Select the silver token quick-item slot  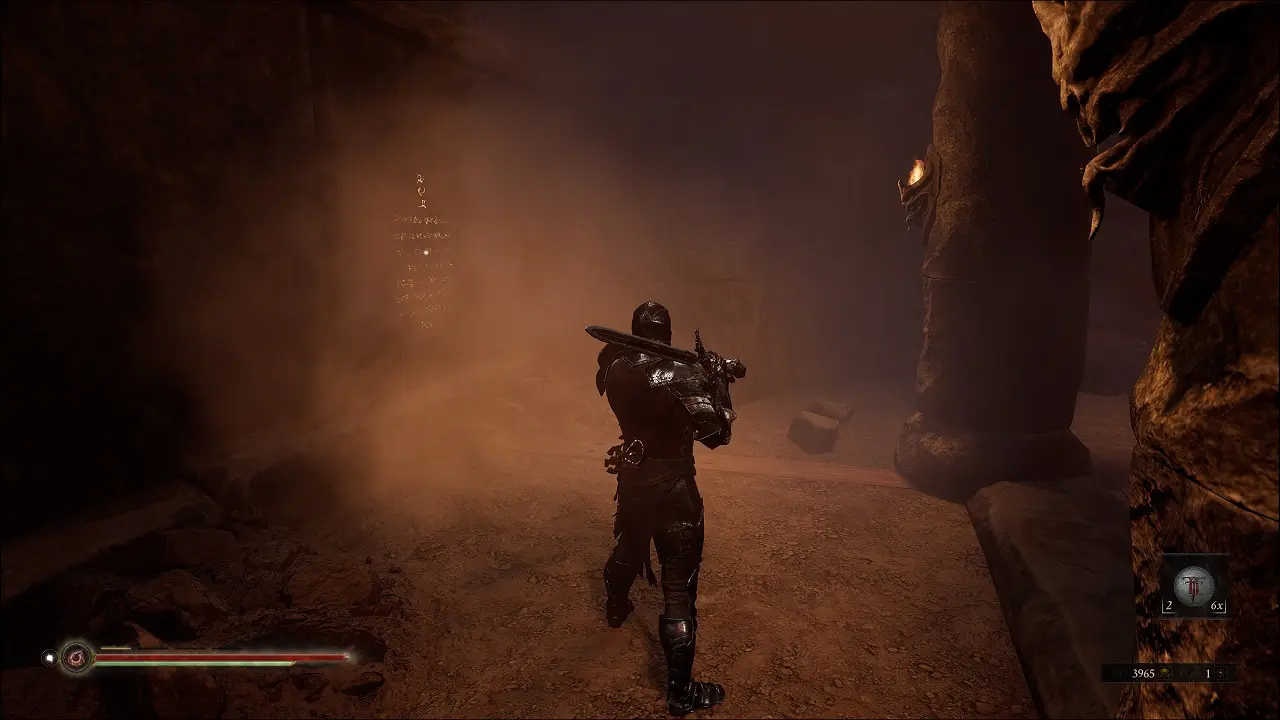coord(1193,585)
